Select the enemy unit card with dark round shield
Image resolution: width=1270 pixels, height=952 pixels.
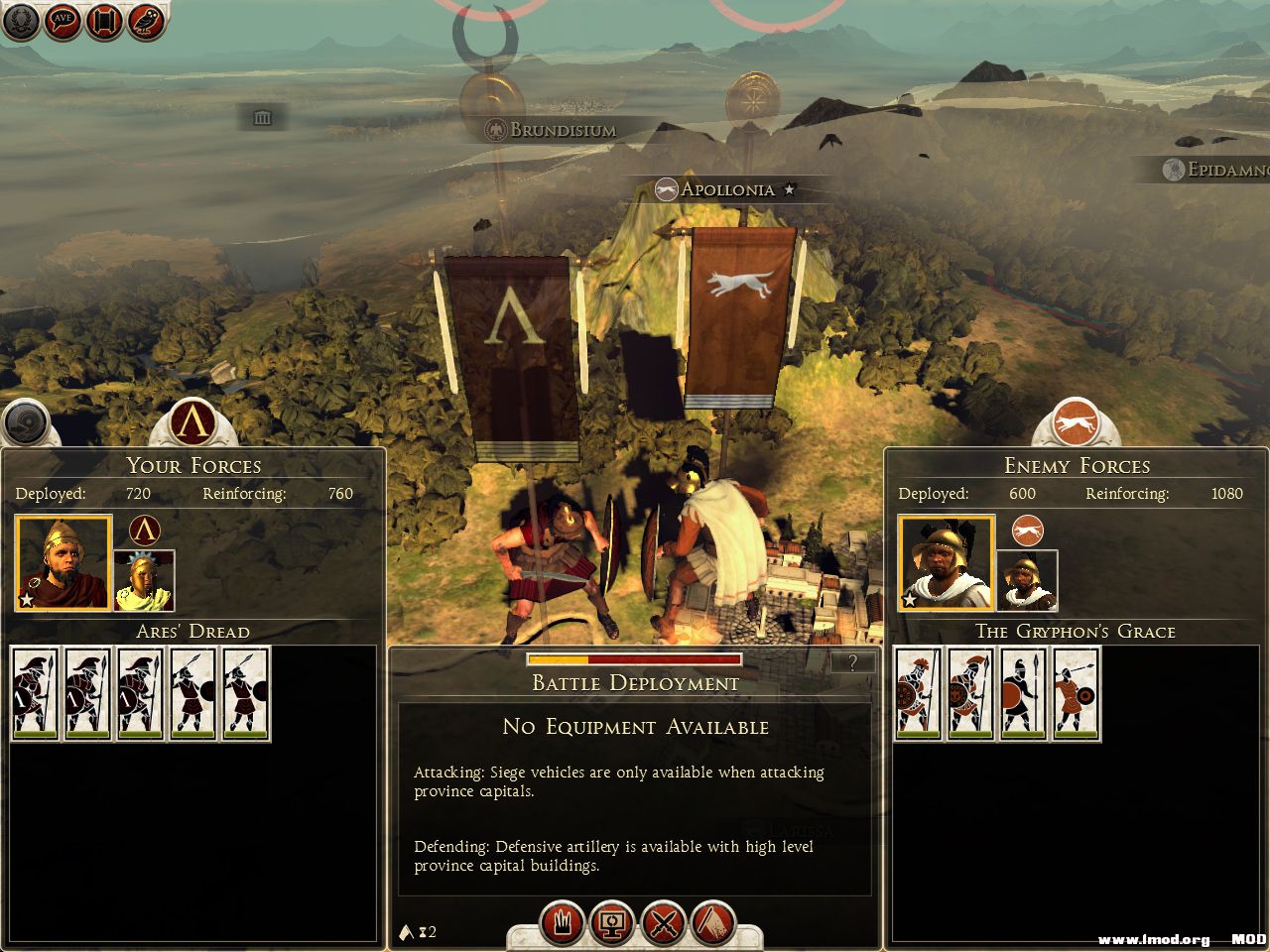(x=1022, y=693)
